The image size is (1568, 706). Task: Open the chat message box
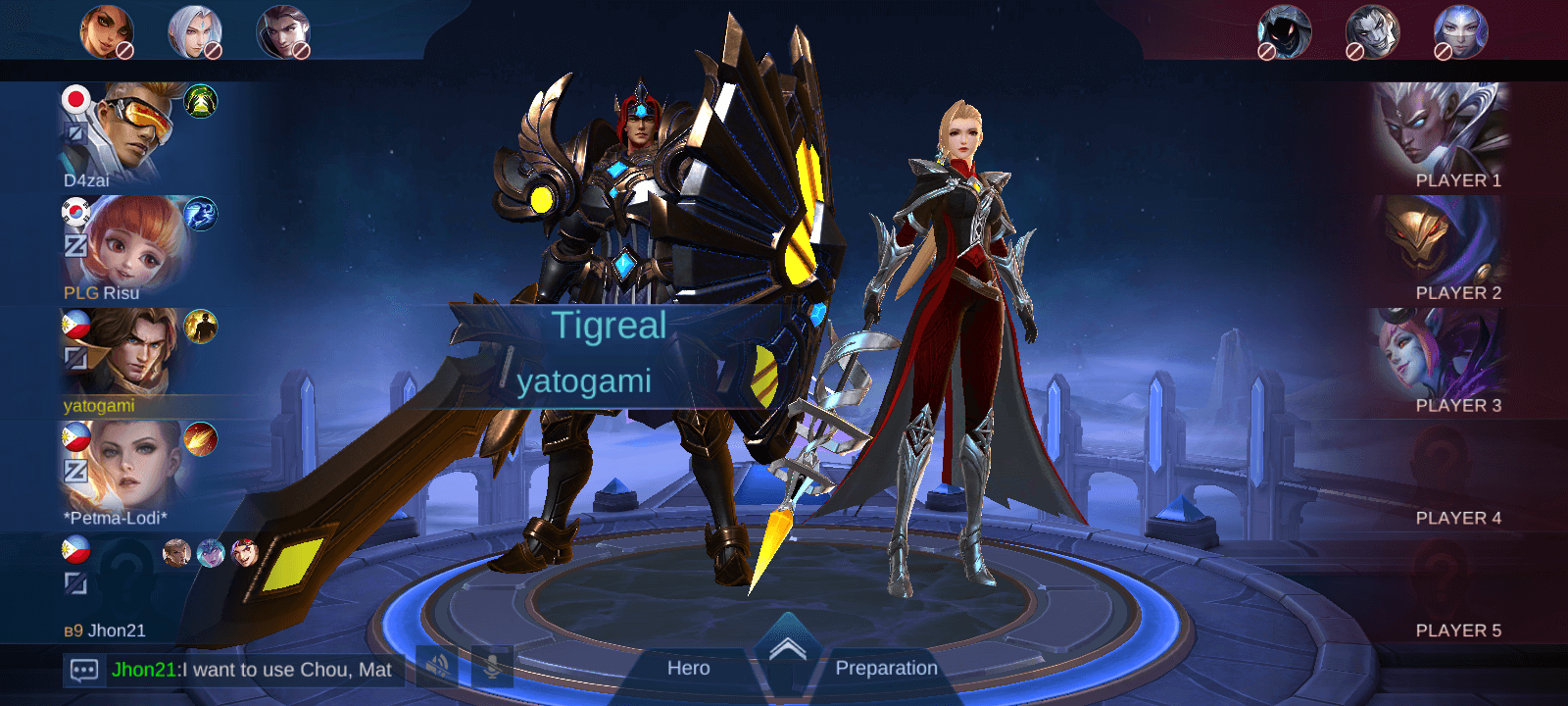click(x=84, y=670)
